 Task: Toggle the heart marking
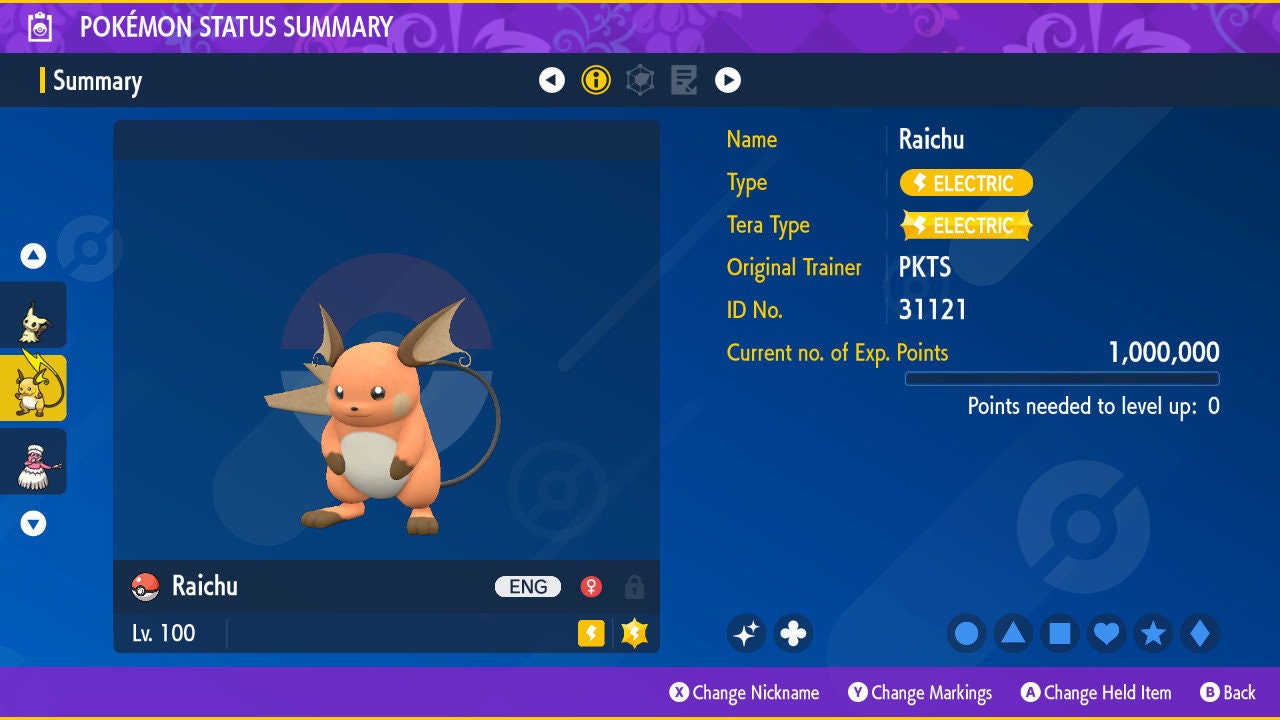pos(1106,633)
